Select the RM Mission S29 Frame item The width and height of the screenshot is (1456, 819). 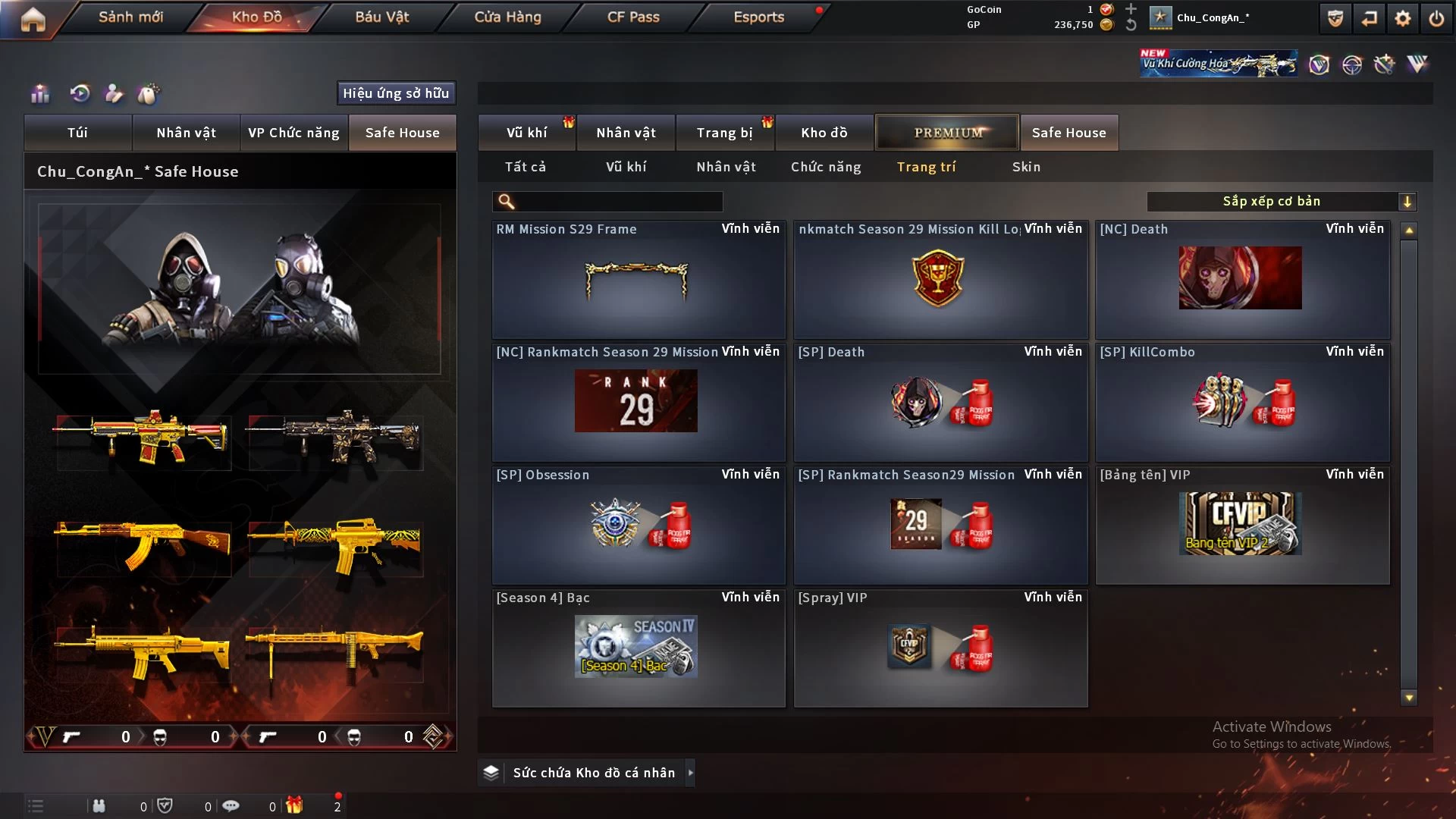638,280
